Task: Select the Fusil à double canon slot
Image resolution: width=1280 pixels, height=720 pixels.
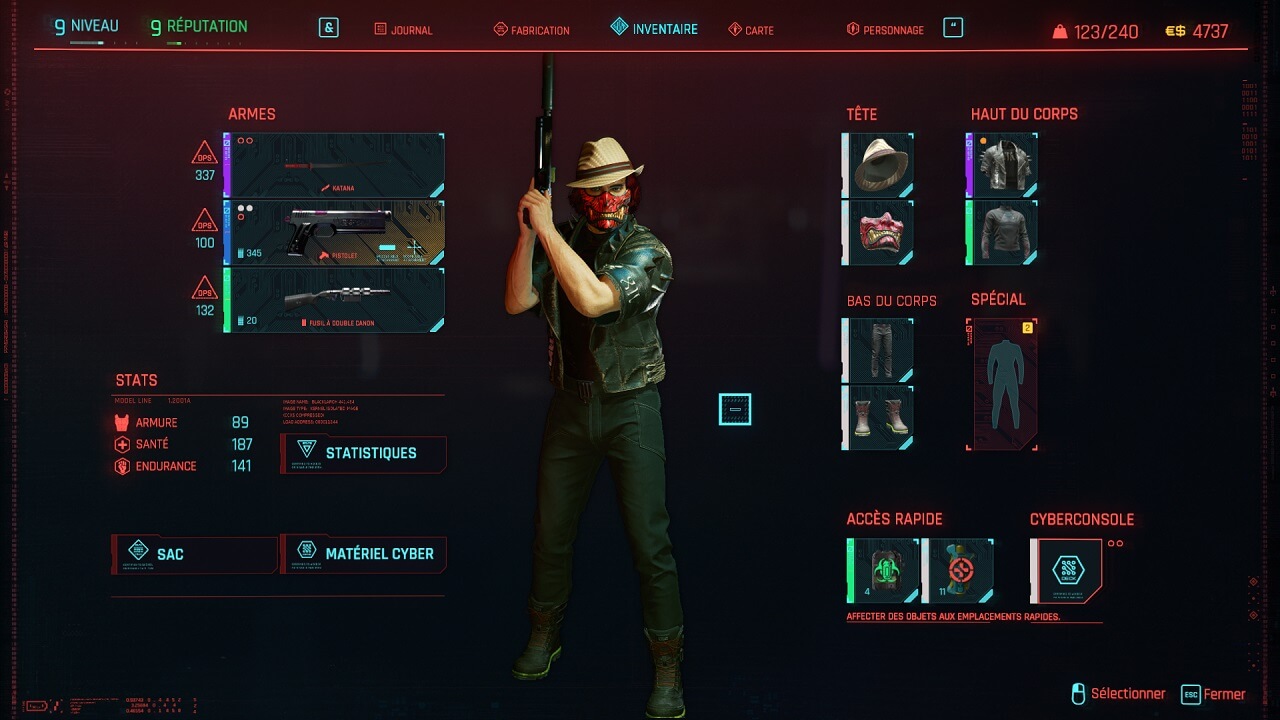Action: tap(335, 300)
